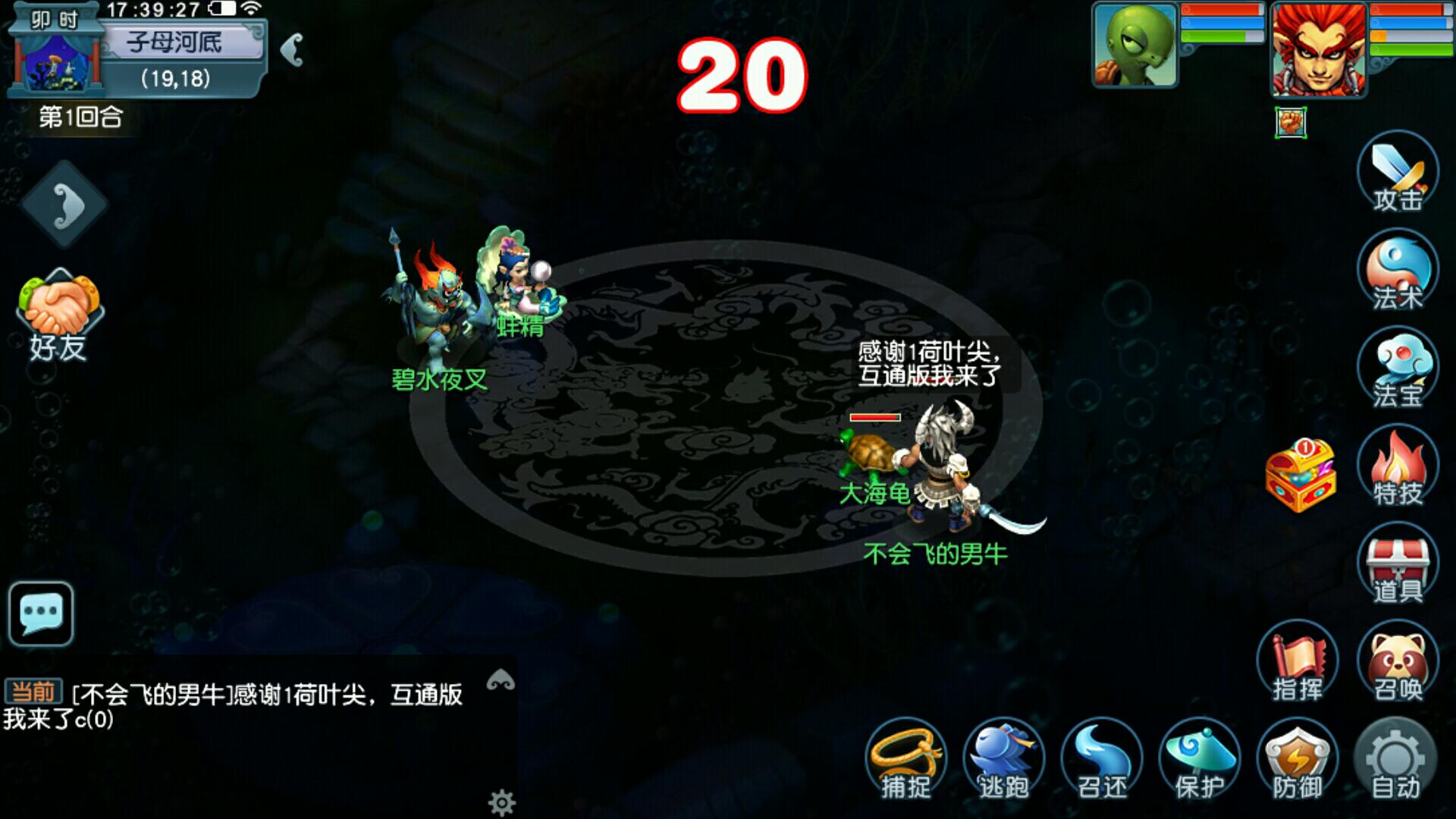Tap the 召唤 summon button

[x=1397, y=664]
